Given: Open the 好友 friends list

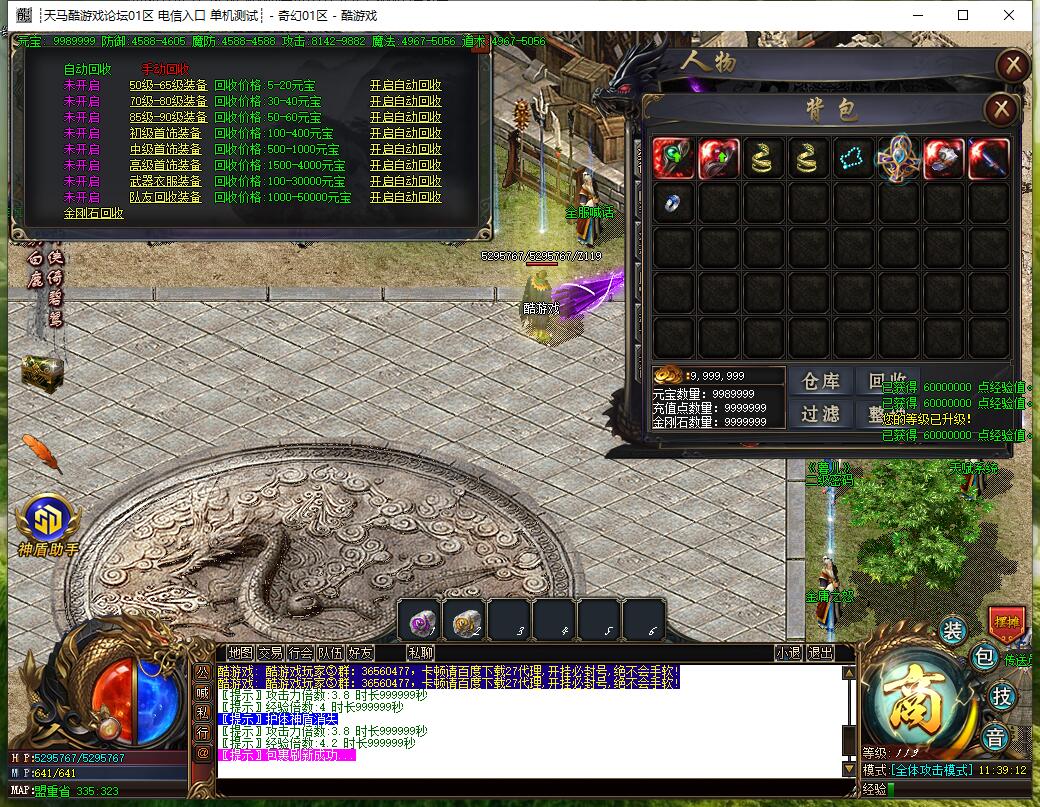Looking at the screenshot, I should click(x=360, y=653).
